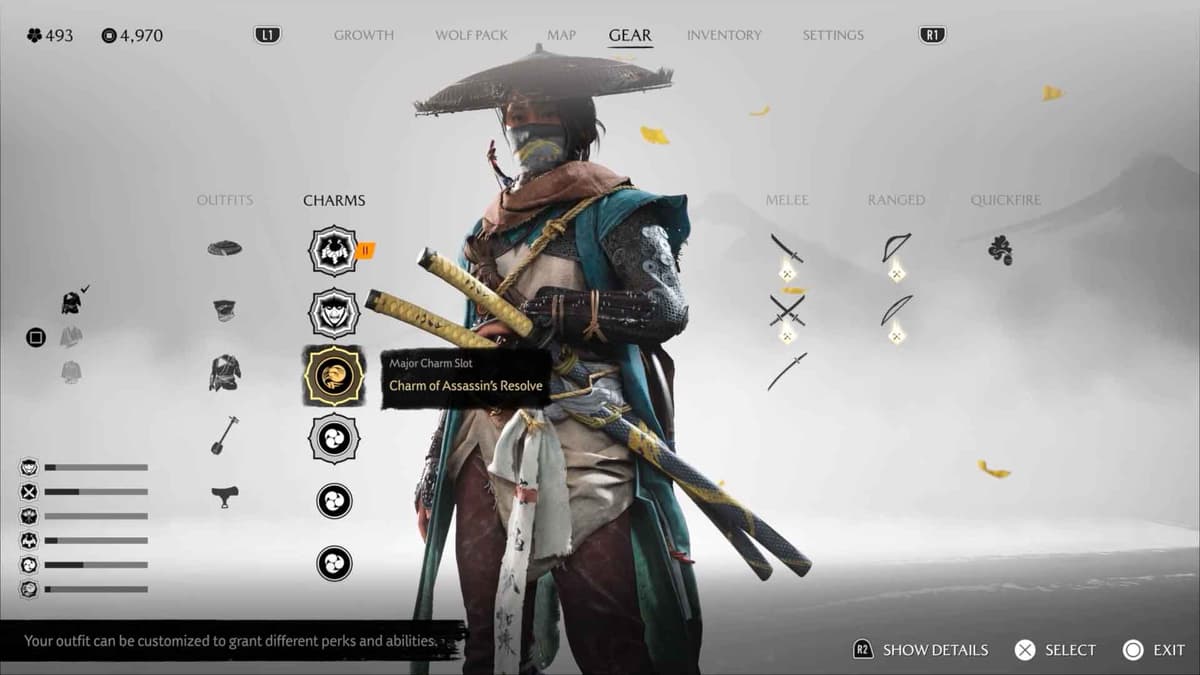Choose the crossed dual katanas weapon
The image size is (1200, 675).
coord(787,310)
